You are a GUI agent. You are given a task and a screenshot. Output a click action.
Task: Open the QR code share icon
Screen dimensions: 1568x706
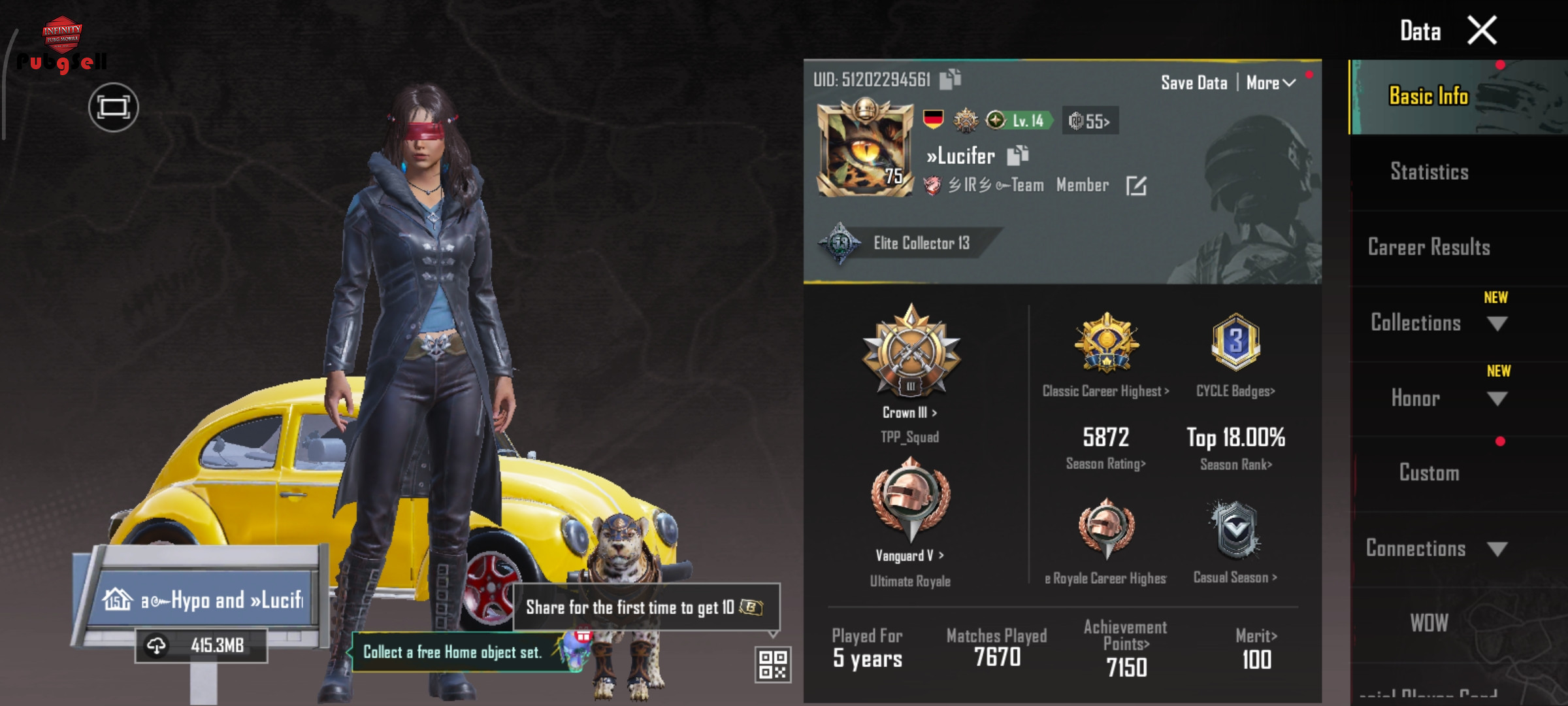[x=773, y=664]
